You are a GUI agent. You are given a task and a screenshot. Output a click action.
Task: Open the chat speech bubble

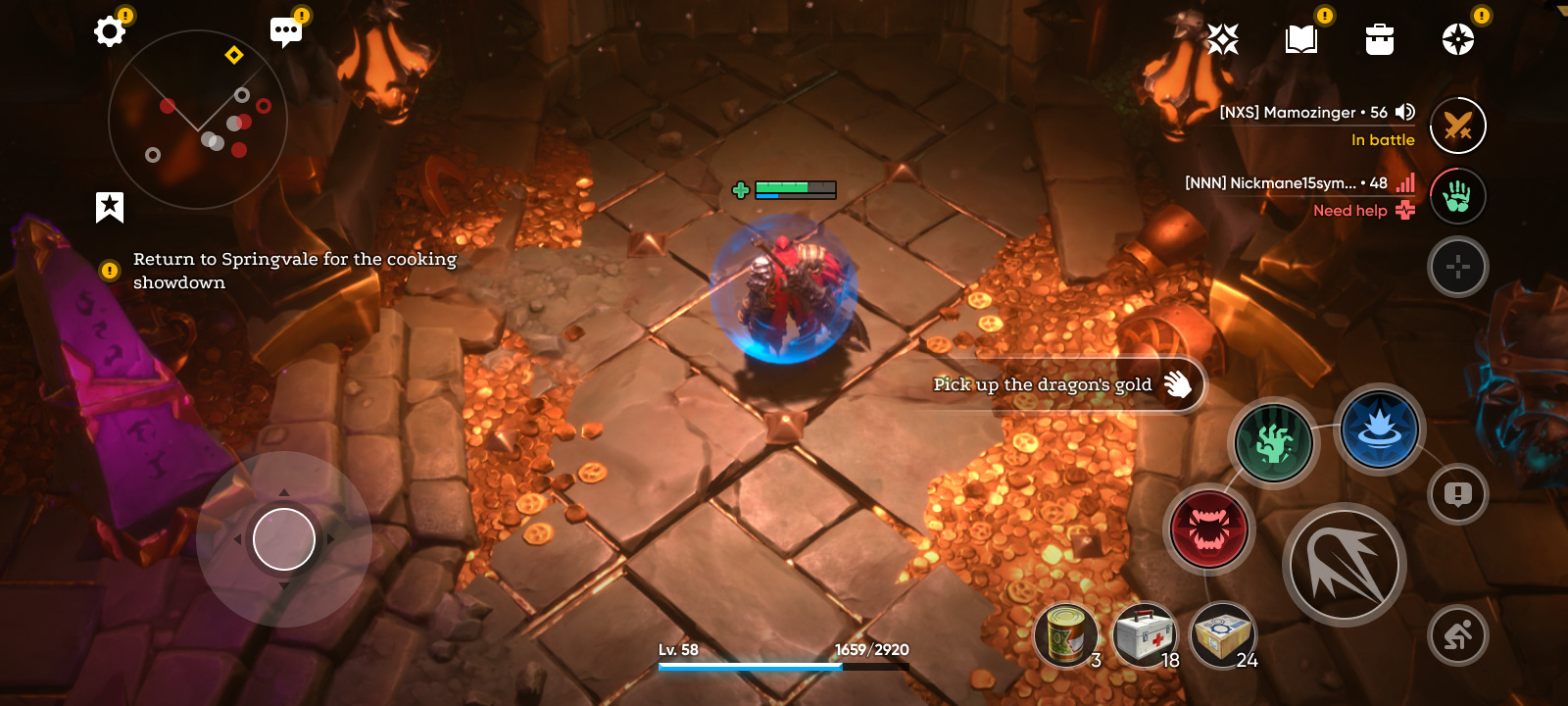286,31
